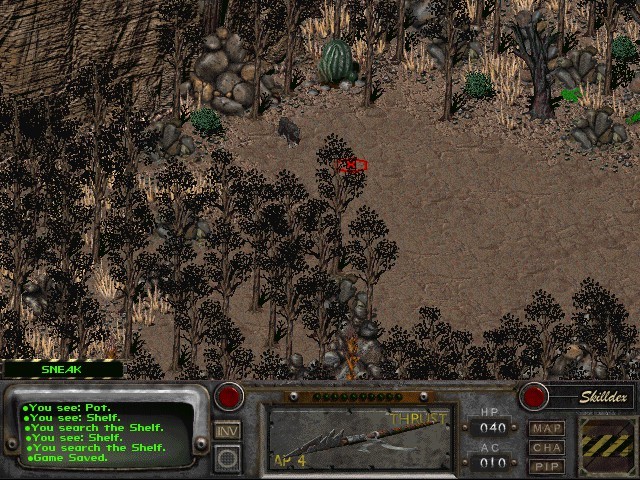
Task: Show the character sheet with CHA
Action: (x=547, y=448)
